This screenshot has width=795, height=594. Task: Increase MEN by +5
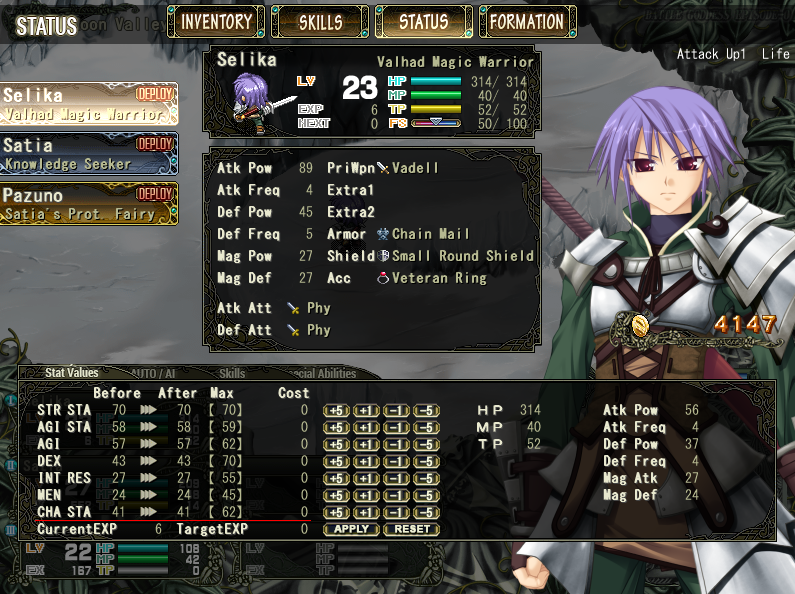337,495
